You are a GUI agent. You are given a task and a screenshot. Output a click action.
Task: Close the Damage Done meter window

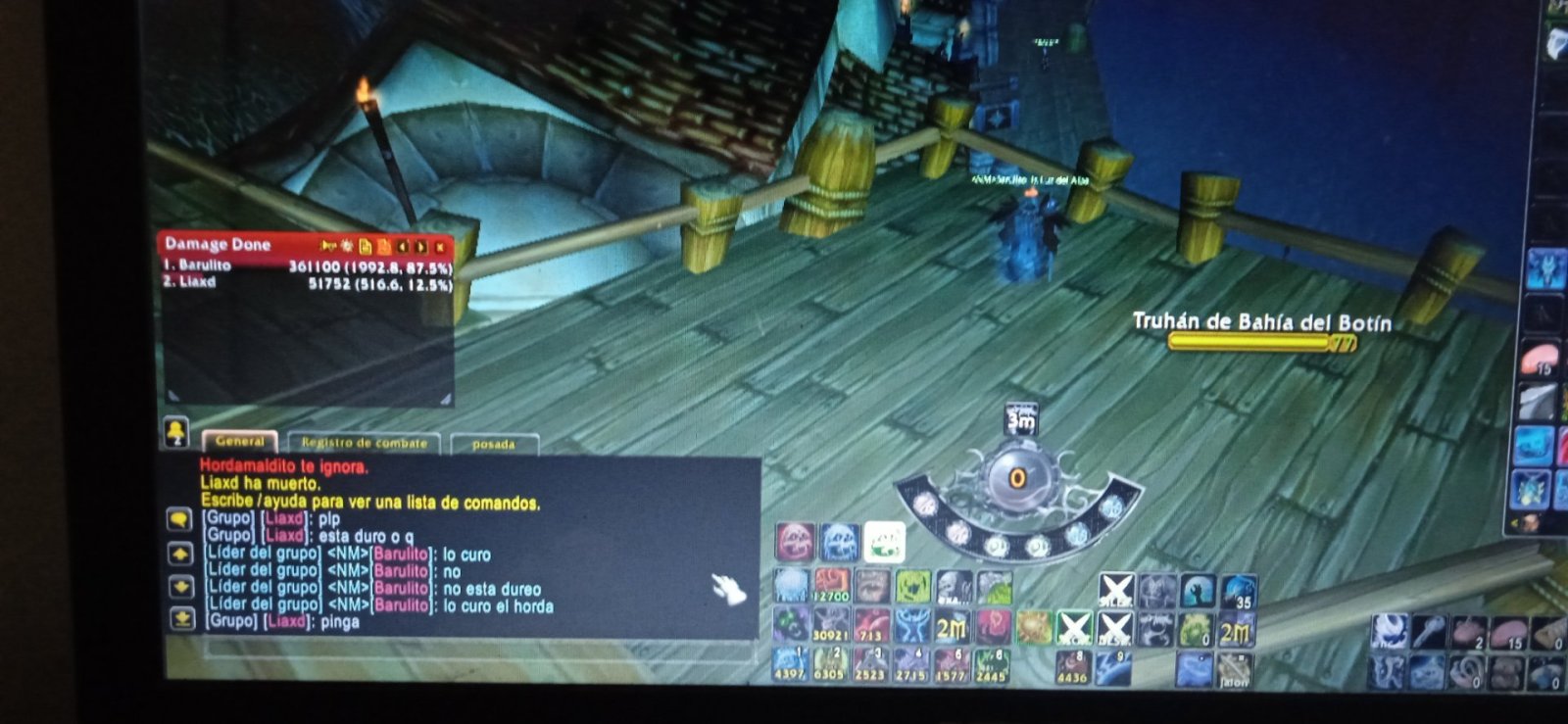pos(440,246)
